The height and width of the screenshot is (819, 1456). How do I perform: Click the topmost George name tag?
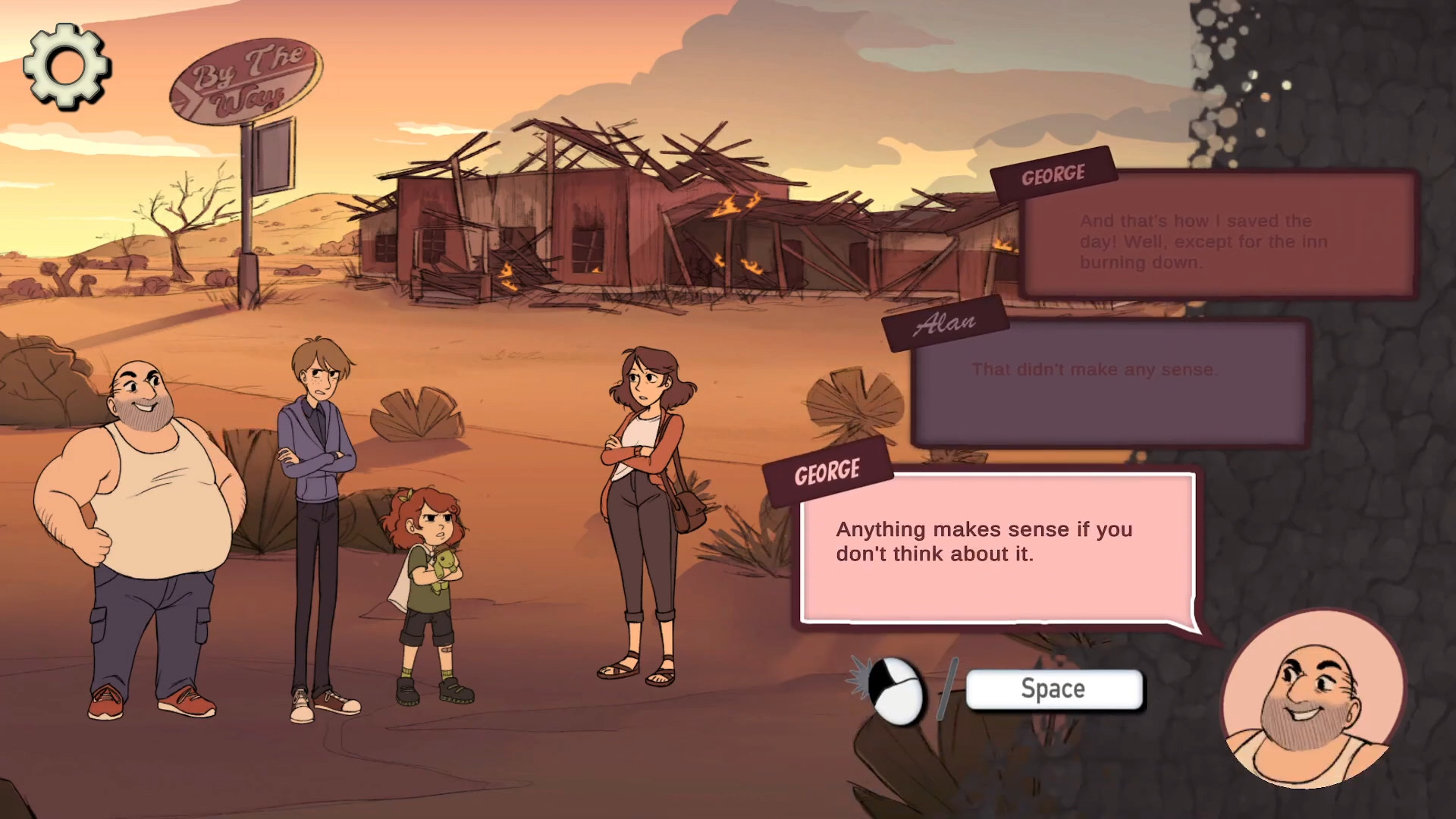pyautogui.click(x=1053, y=174)
